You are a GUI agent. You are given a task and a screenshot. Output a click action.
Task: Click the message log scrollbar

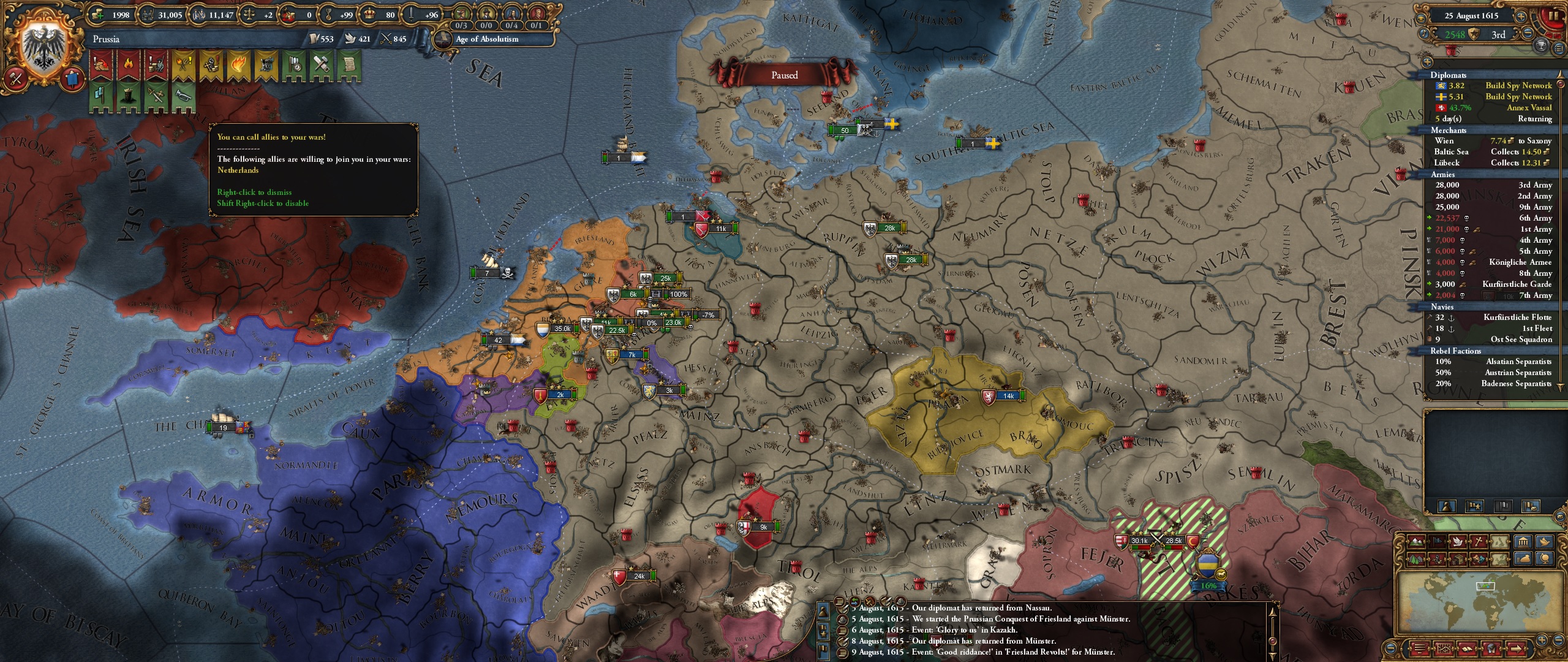coord(1273,641)
